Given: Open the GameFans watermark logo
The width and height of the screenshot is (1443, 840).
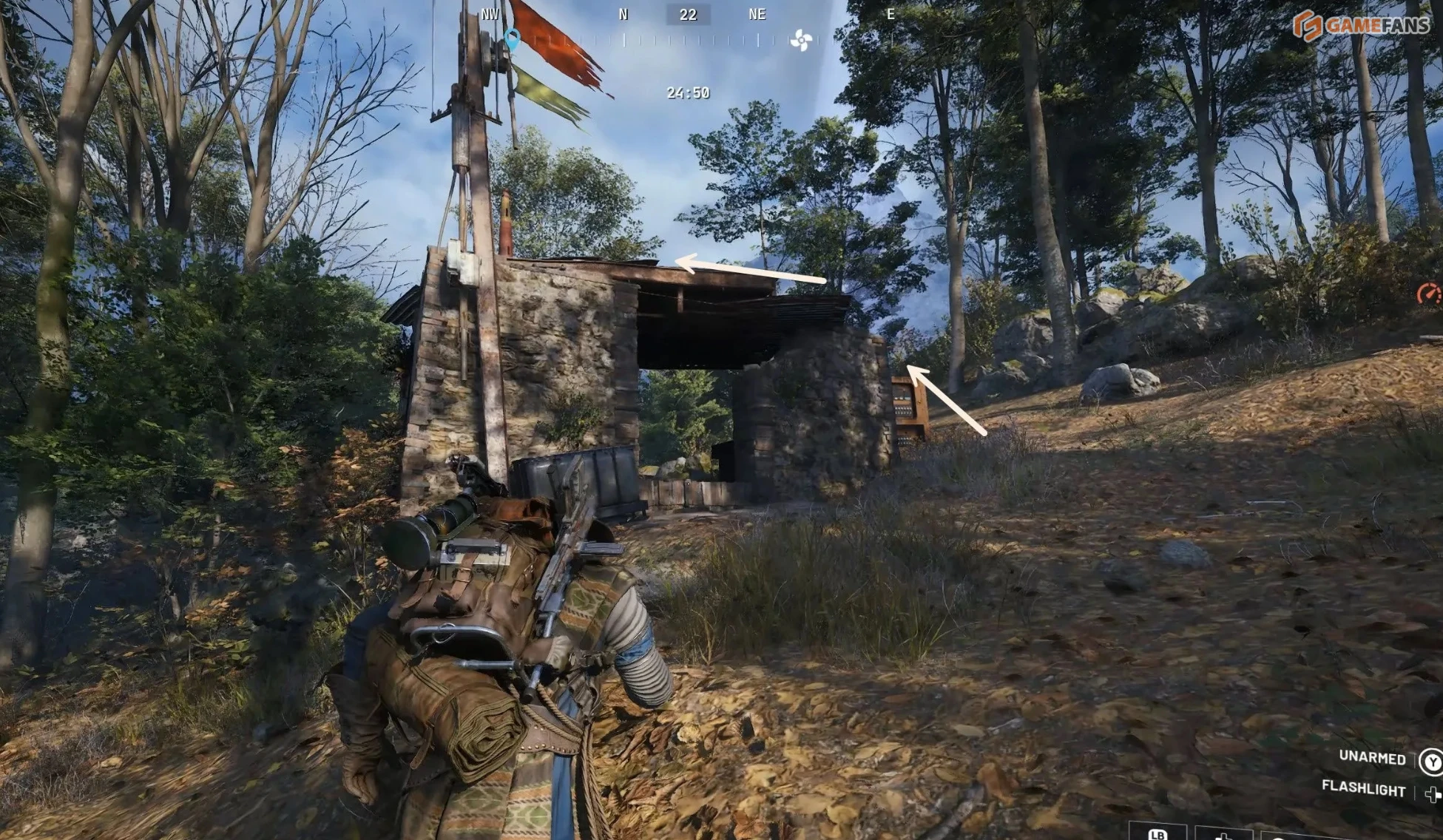Looking at the screenshot, I should [1360, 25].
